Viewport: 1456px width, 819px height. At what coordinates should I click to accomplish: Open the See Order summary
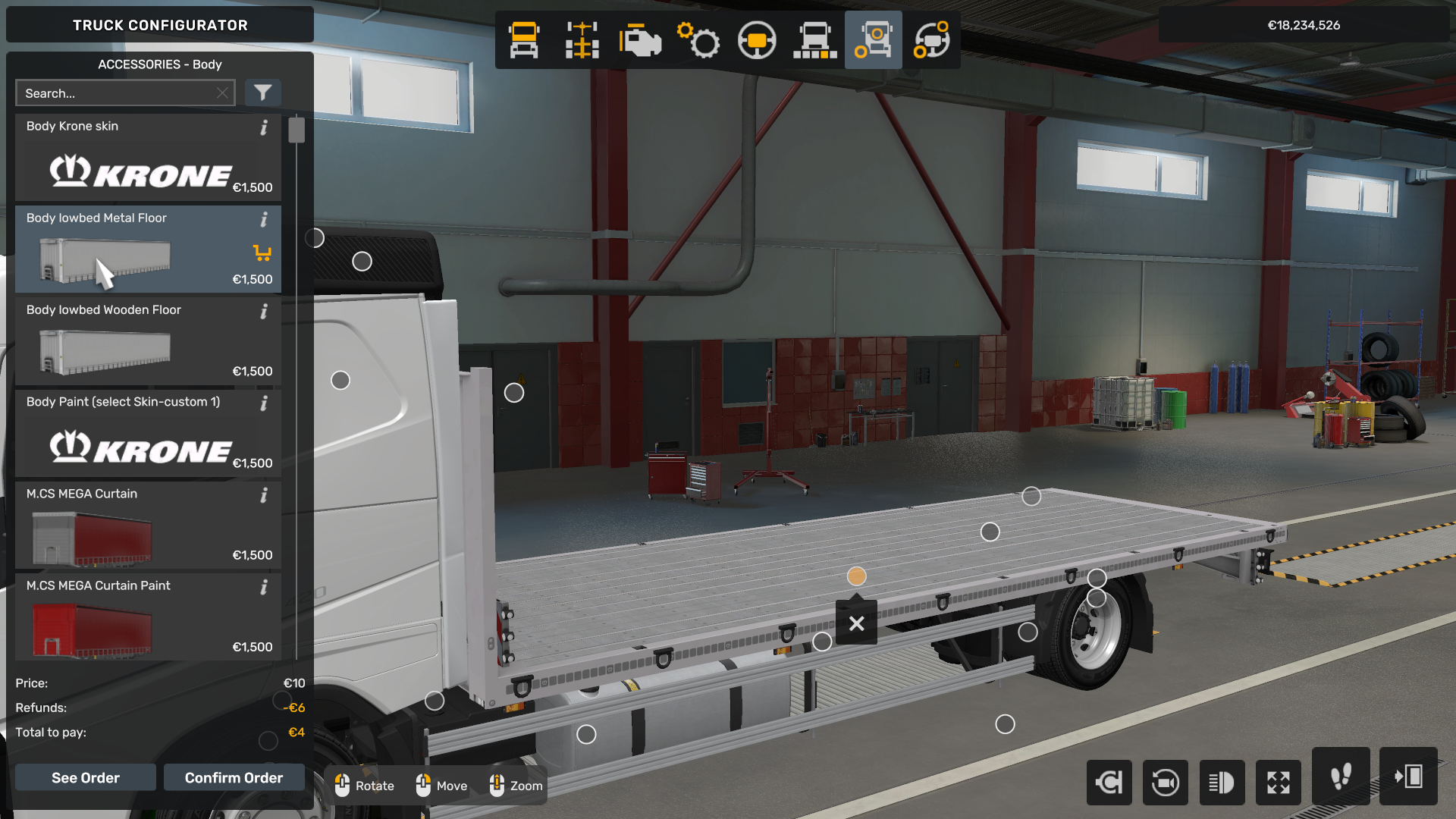pos(85,777)
